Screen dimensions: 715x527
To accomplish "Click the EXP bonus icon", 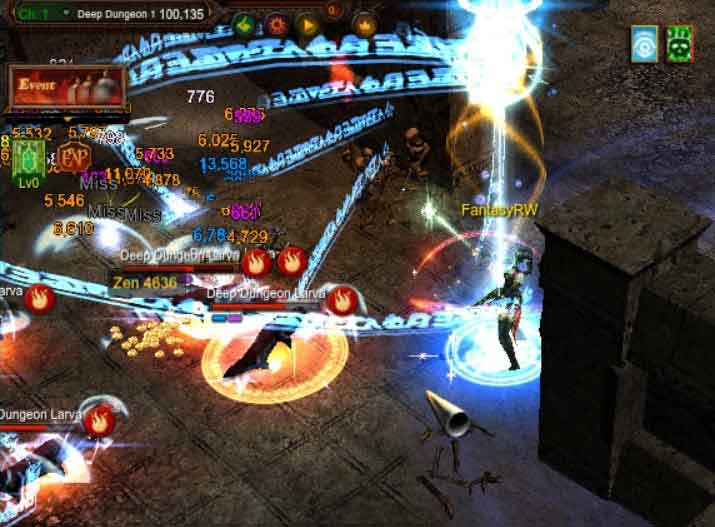I will [x=71, y=158].
